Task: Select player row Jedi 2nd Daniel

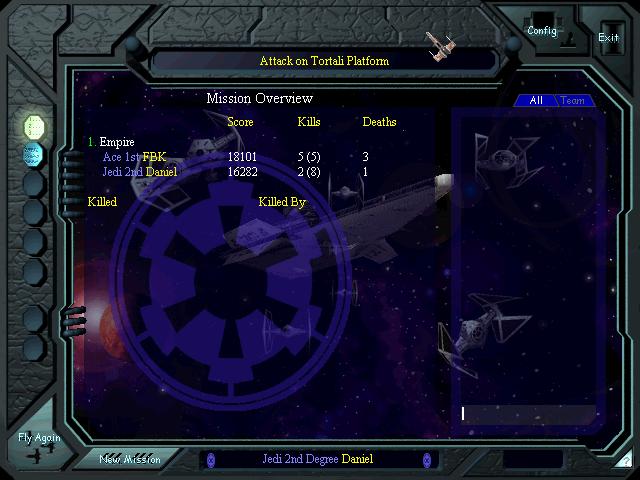Action: (140, 172)
